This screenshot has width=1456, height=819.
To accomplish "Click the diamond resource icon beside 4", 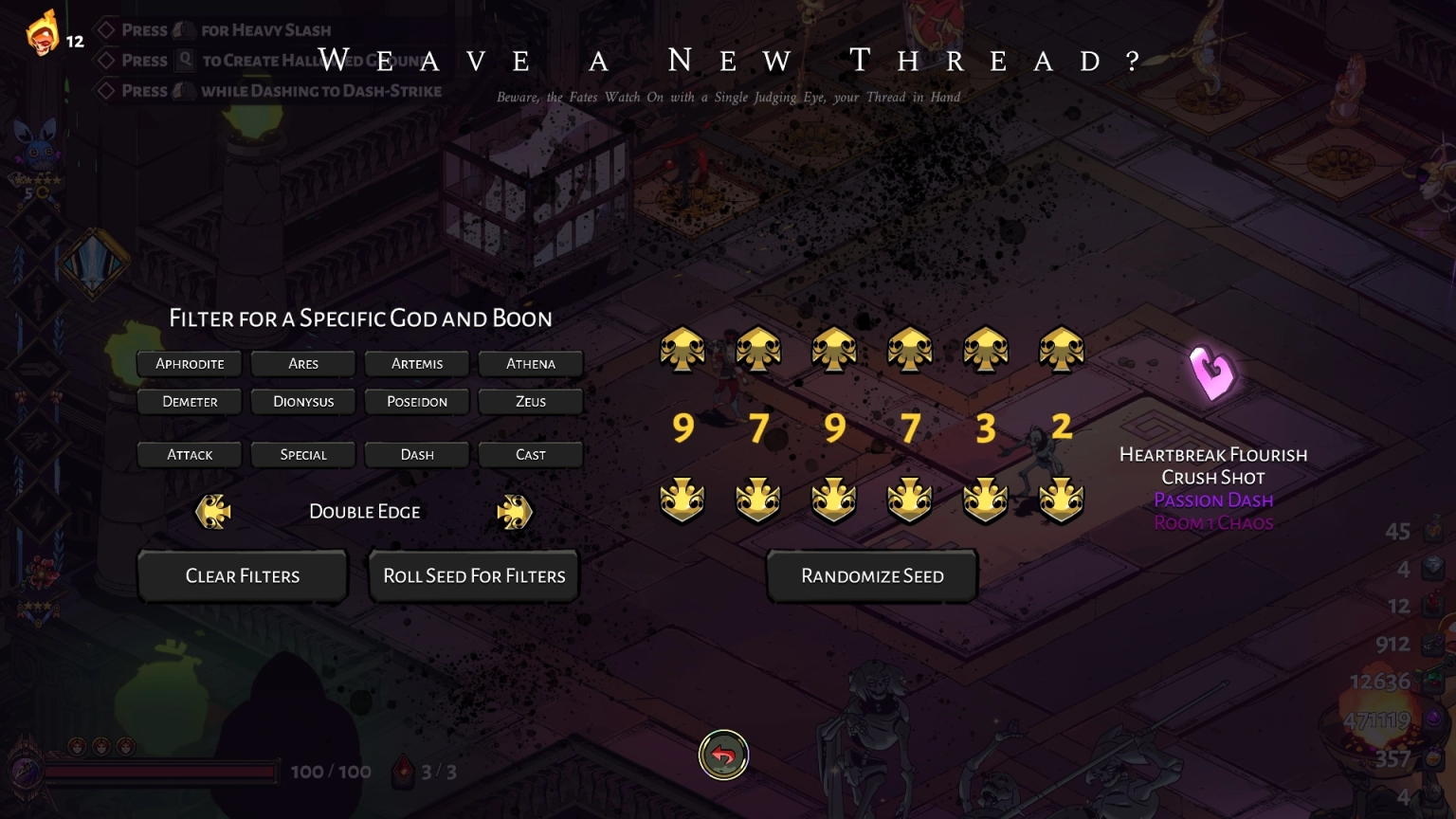I will click(1431, 569).
